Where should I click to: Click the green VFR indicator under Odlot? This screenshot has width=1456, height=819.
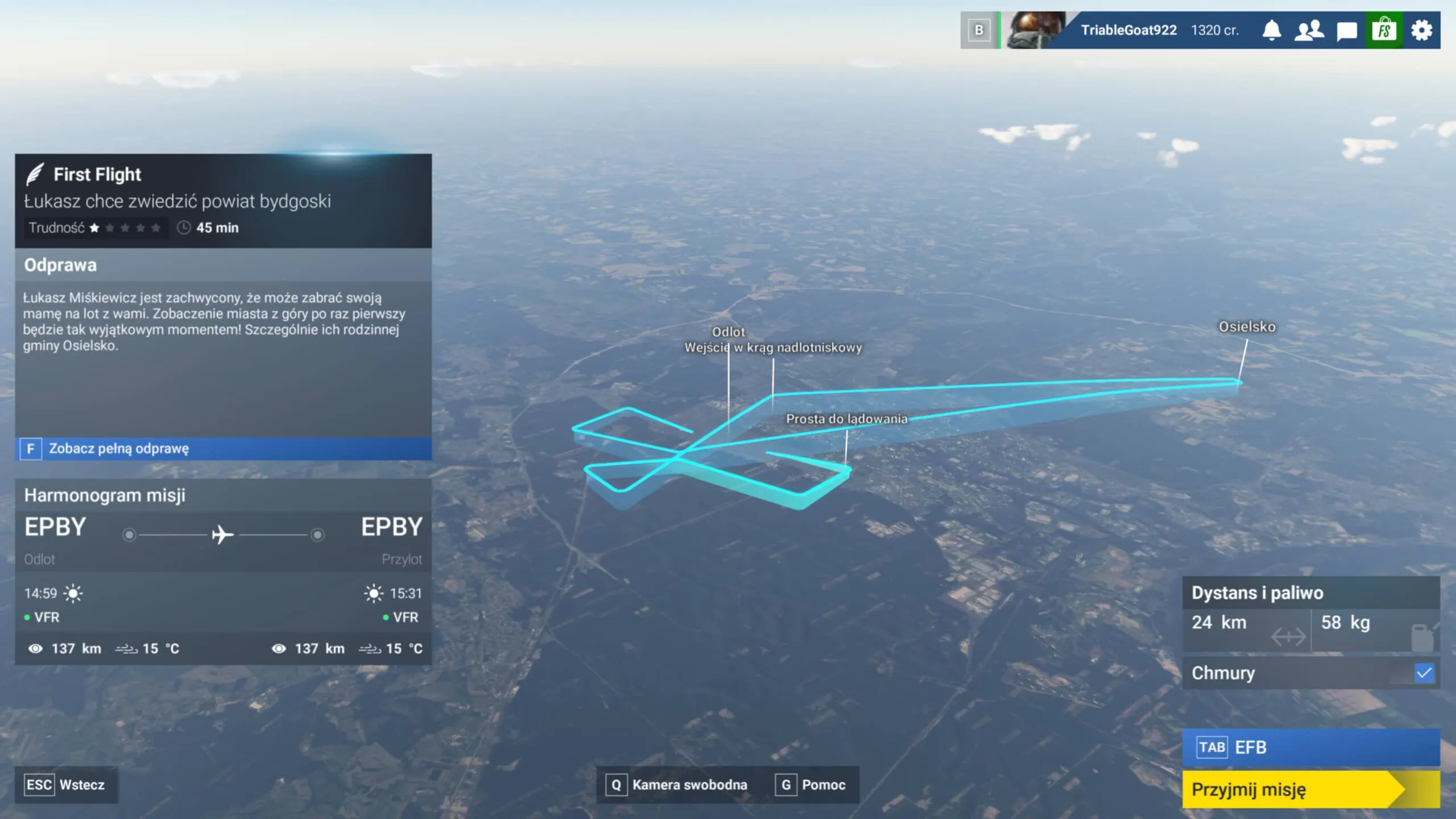point(28,617)
